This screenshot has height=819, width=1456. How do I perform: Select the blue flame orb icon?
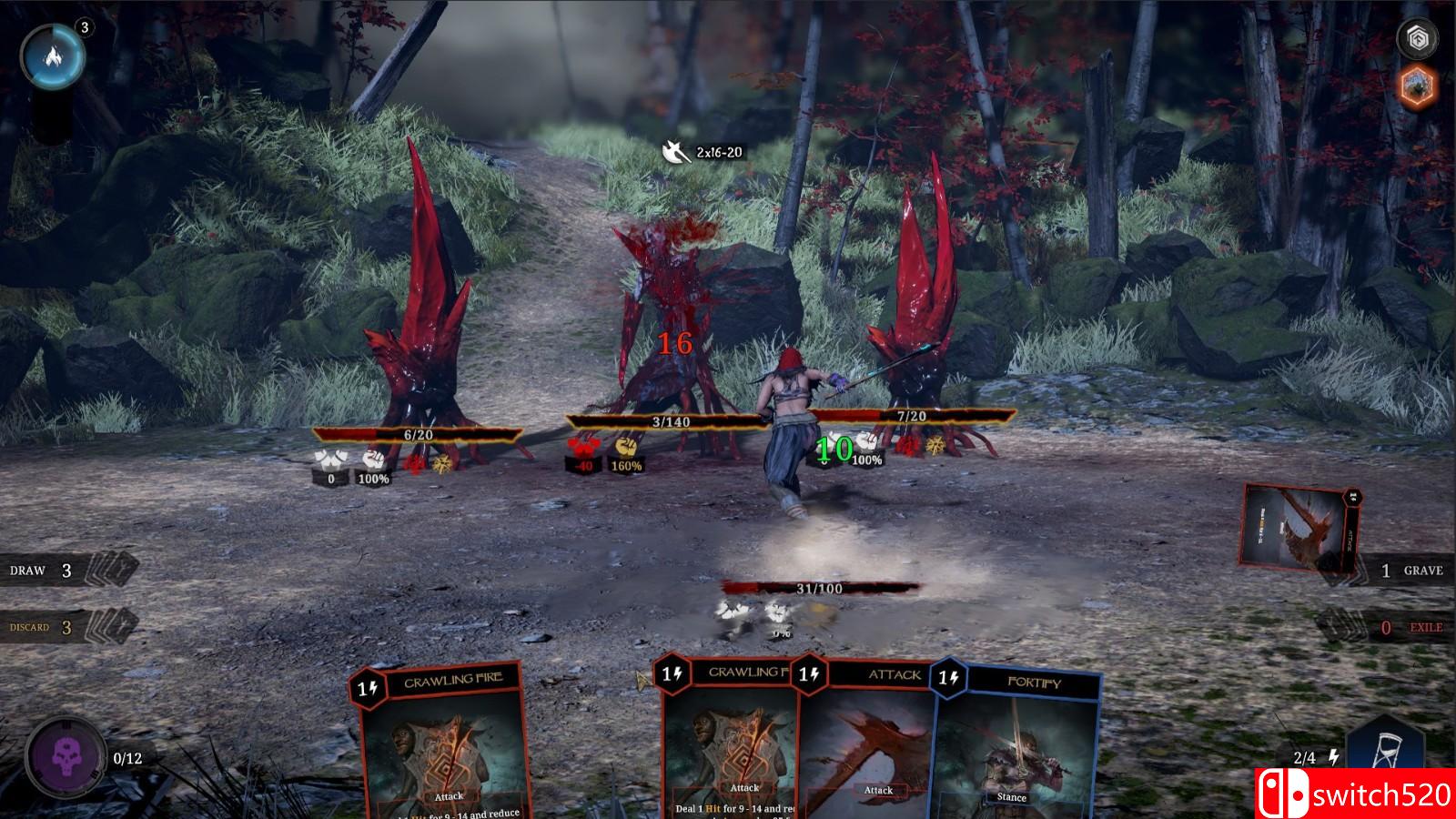tap(54, 56)
